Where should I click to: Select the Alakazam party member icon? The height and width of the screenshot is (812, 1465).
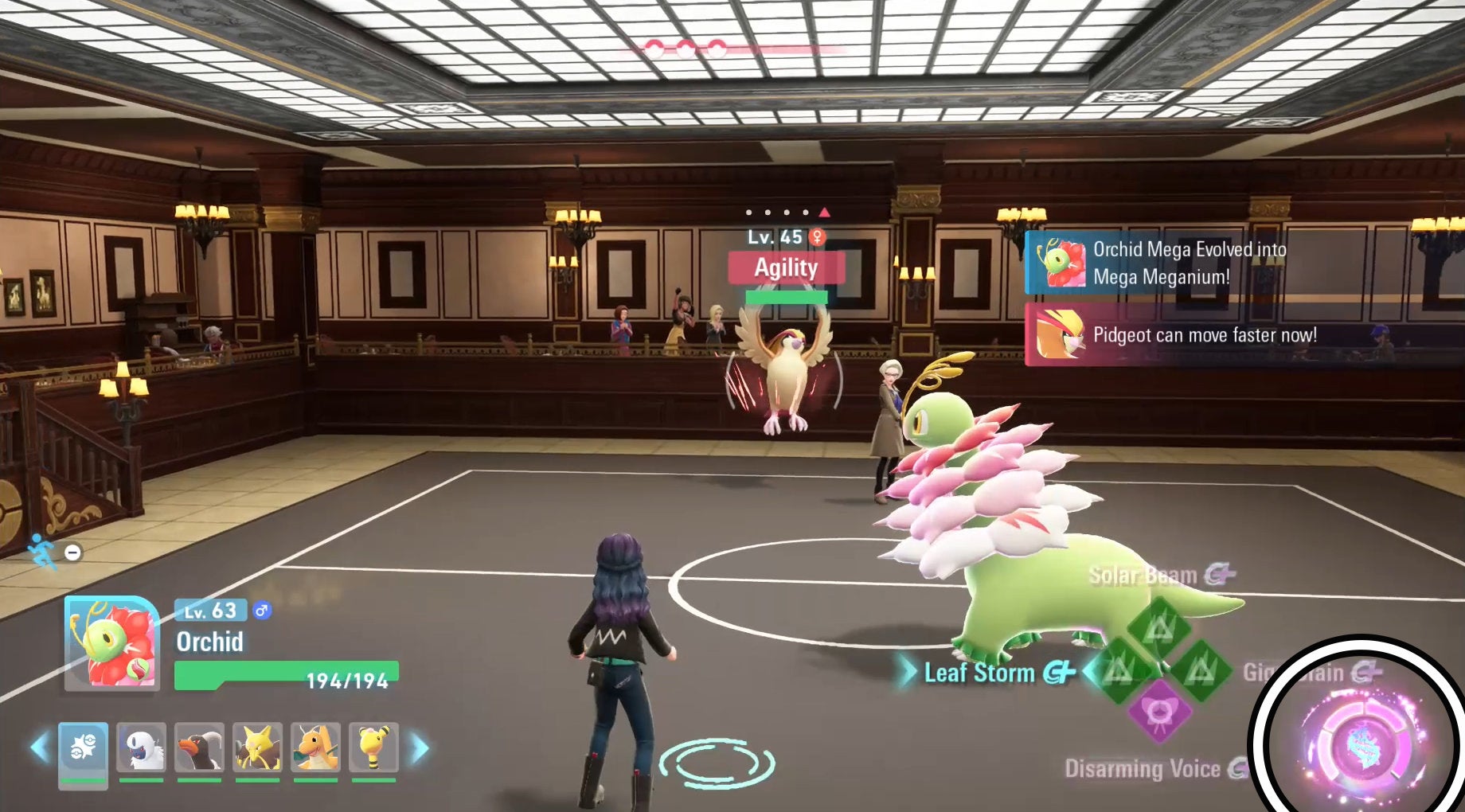[256, 748]
